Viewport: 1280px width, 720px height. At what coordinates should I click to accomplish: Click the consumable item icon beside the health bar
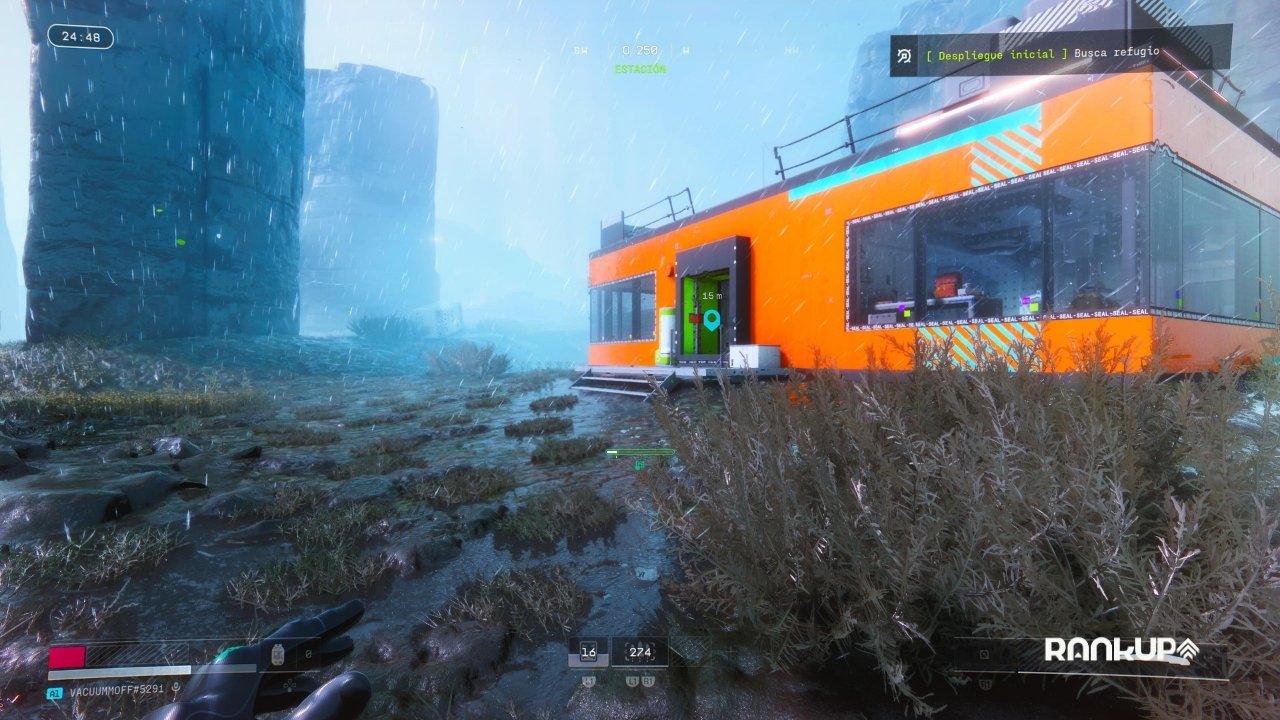[x=278, y=655]
